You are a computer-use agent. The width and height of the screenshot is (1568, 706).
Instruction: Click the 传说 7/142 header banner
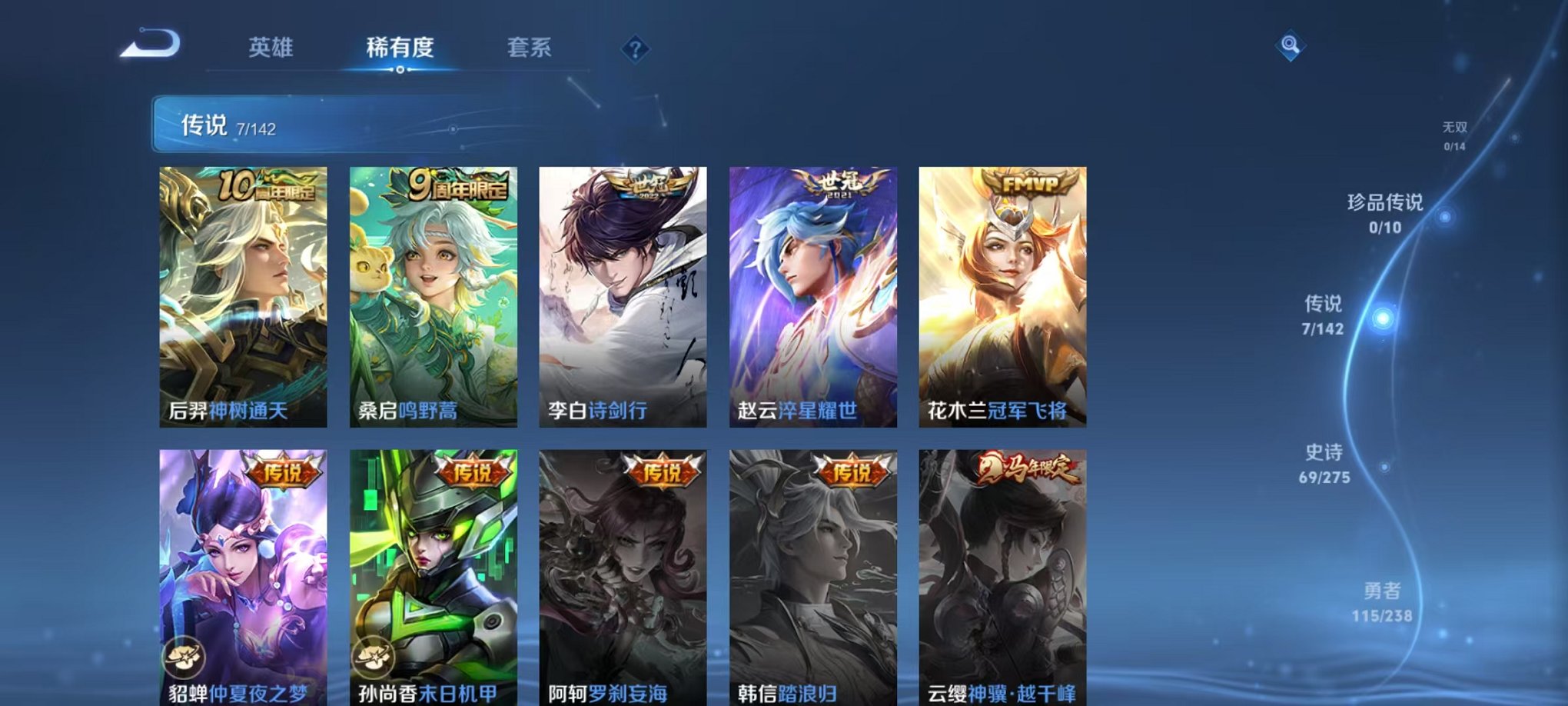pyautogui.click(x=307, y=127)
